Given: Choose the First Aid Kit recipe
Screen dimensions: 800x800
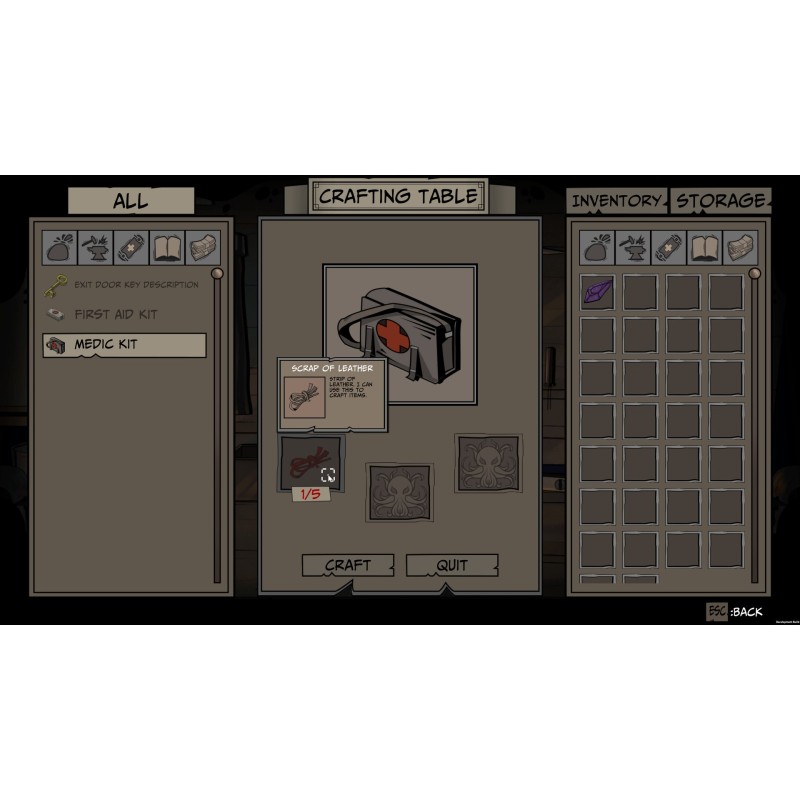Looking at the screenshot, I should [115, 314].
